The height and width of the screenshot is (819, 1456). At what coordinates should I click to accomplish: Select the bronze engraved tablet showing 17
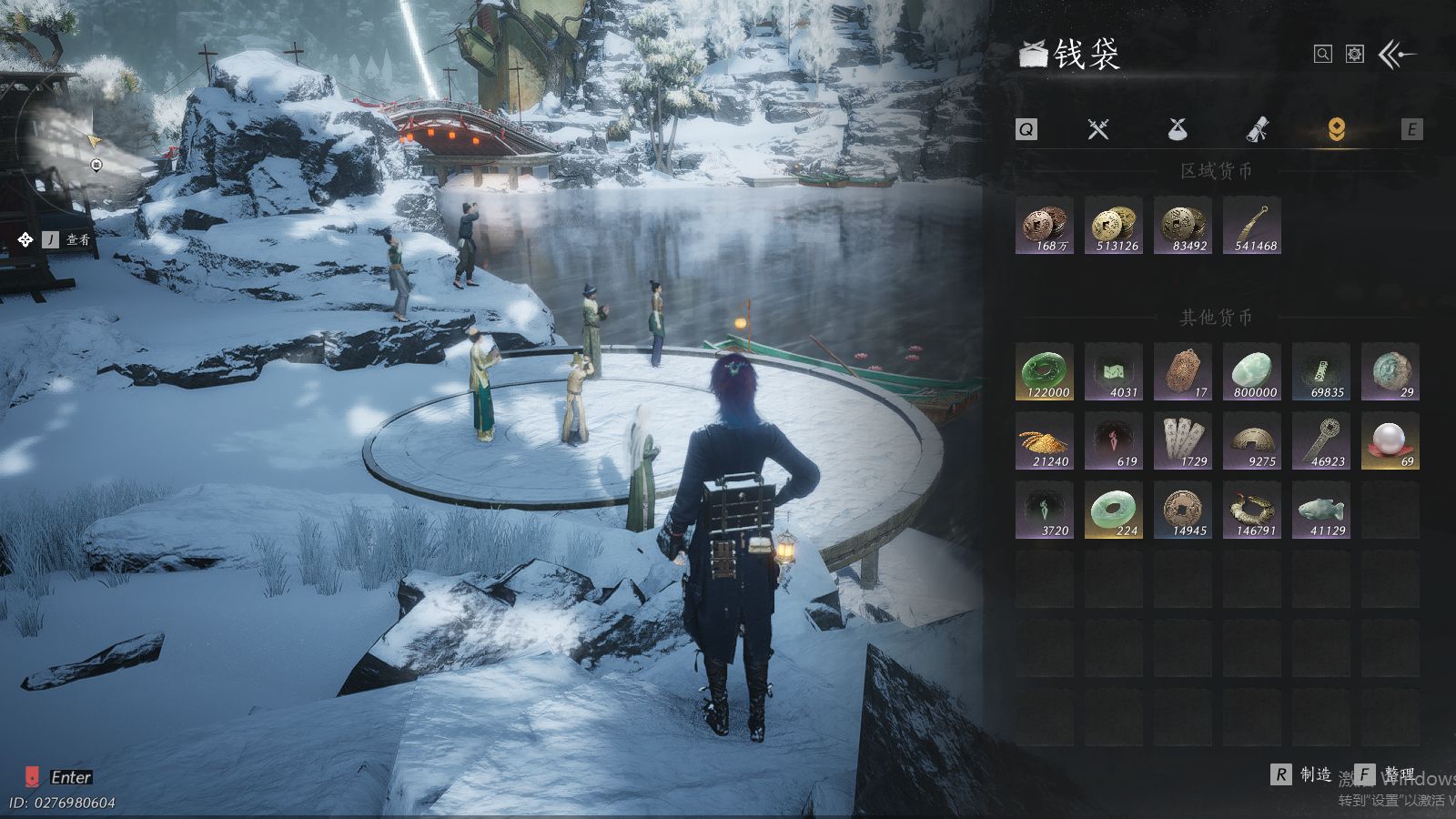[x=1183, y=371]
